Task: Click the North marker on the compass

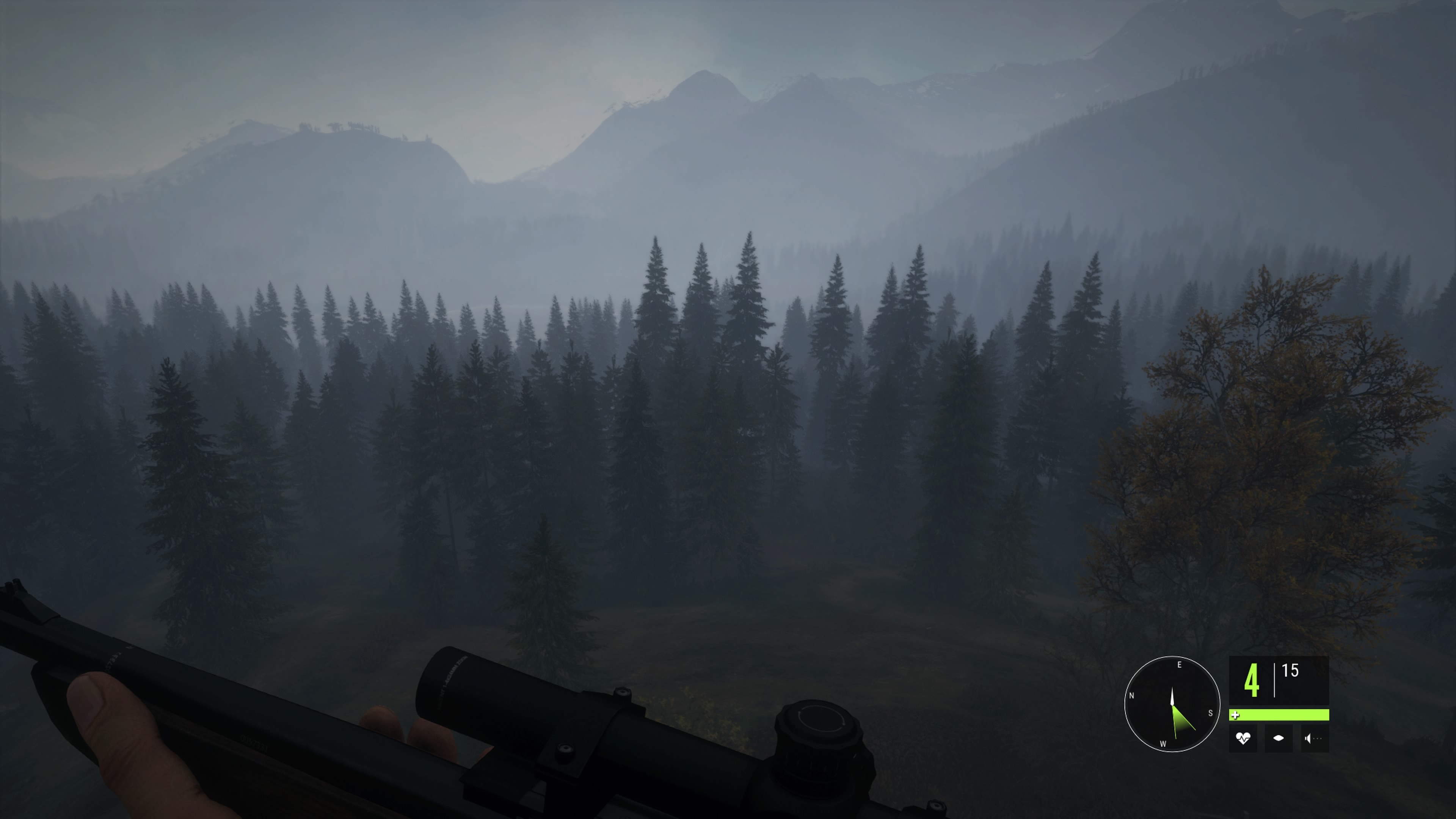Action: tap(1131, 696)
